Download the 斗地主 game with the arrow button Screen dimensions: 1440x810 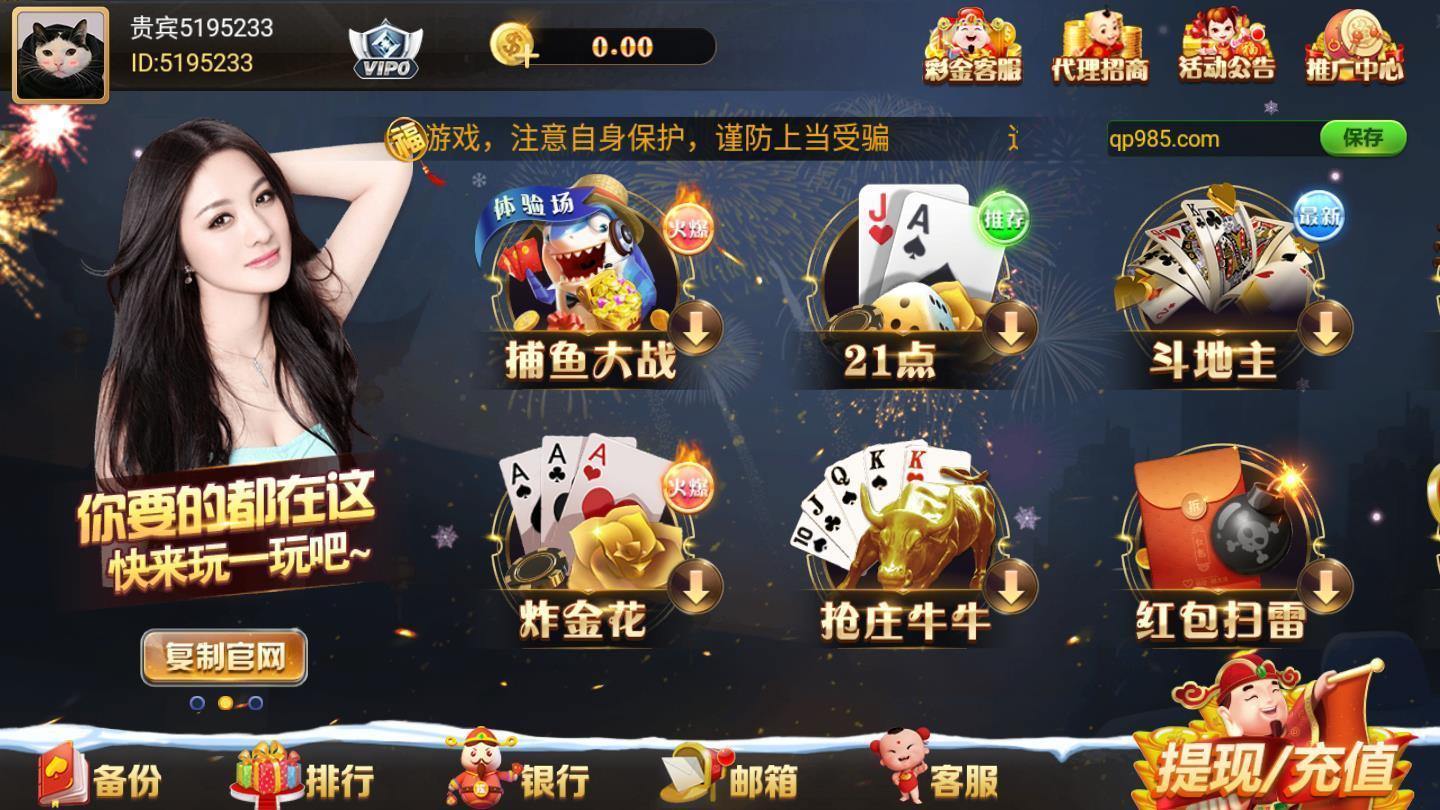(x=1329, y=330)
